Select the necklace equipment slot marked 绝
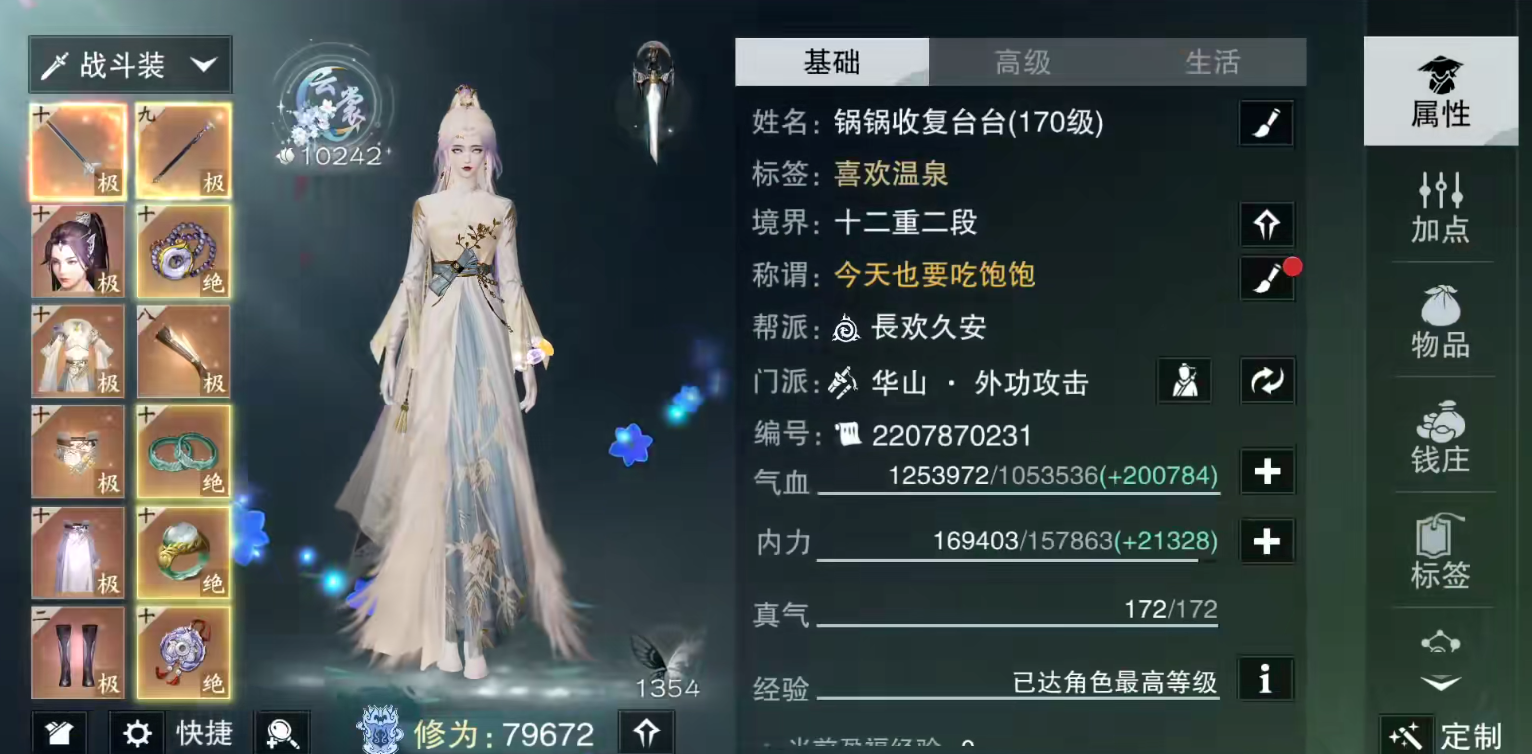This screenshot has height=754, width=1532. 184,252
